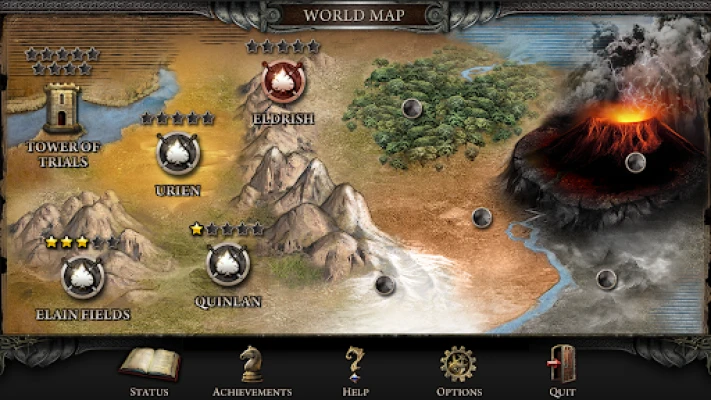Select the locked node on the volcano
This screenshot has width=711, height=400.
pyautogui.click(x=635, y=162)
